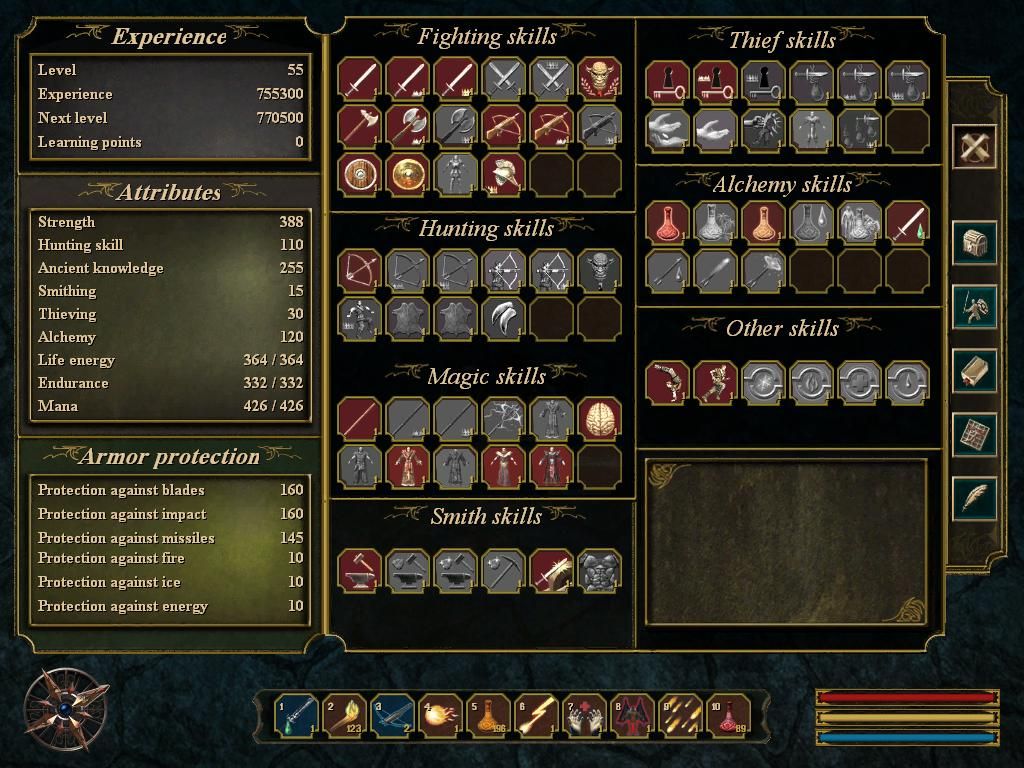Select the poisoned blade alchemy skill

(907, 222)
